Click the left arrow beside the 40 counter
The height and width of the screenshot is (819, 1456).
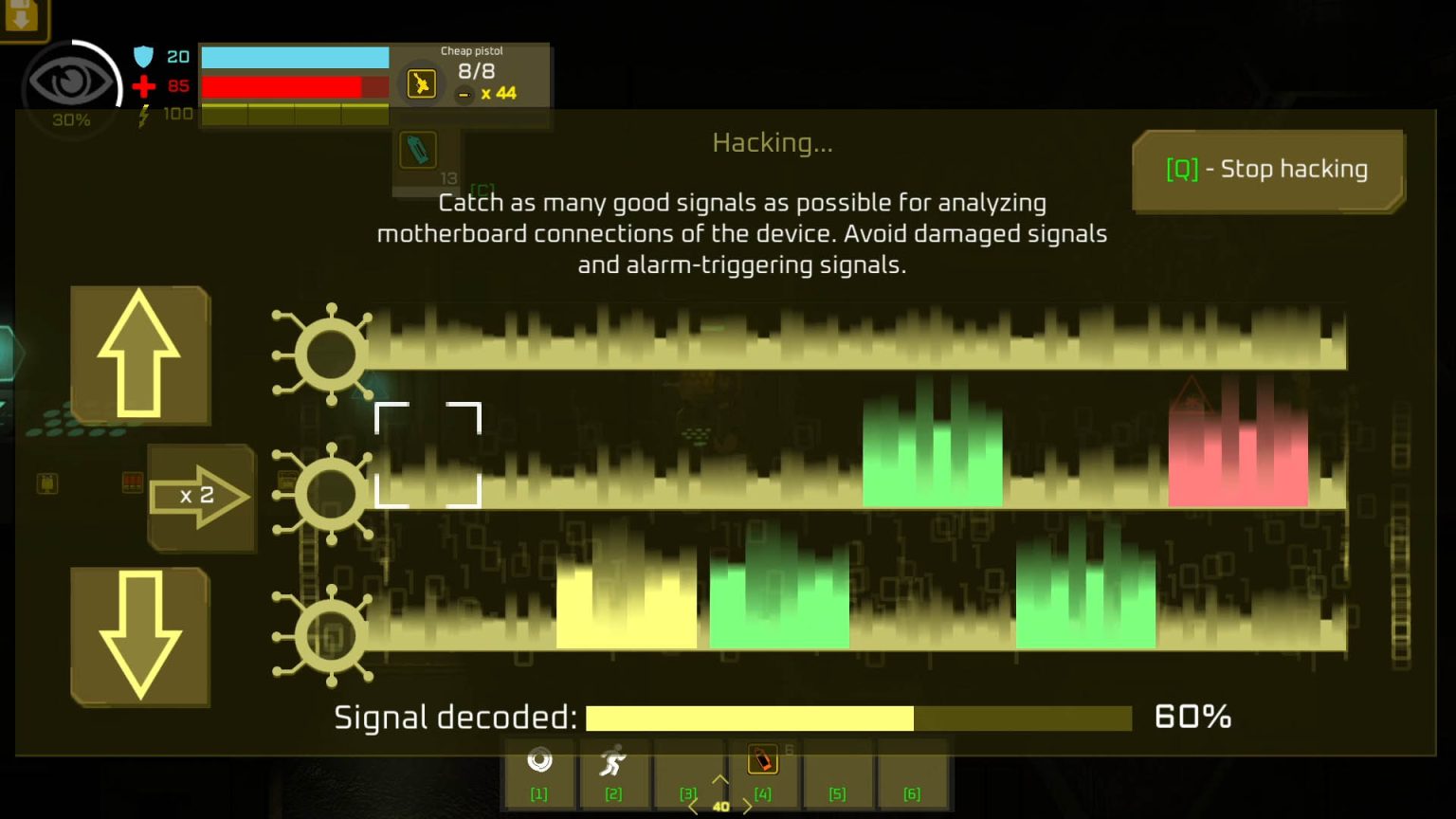click(694, 807)
